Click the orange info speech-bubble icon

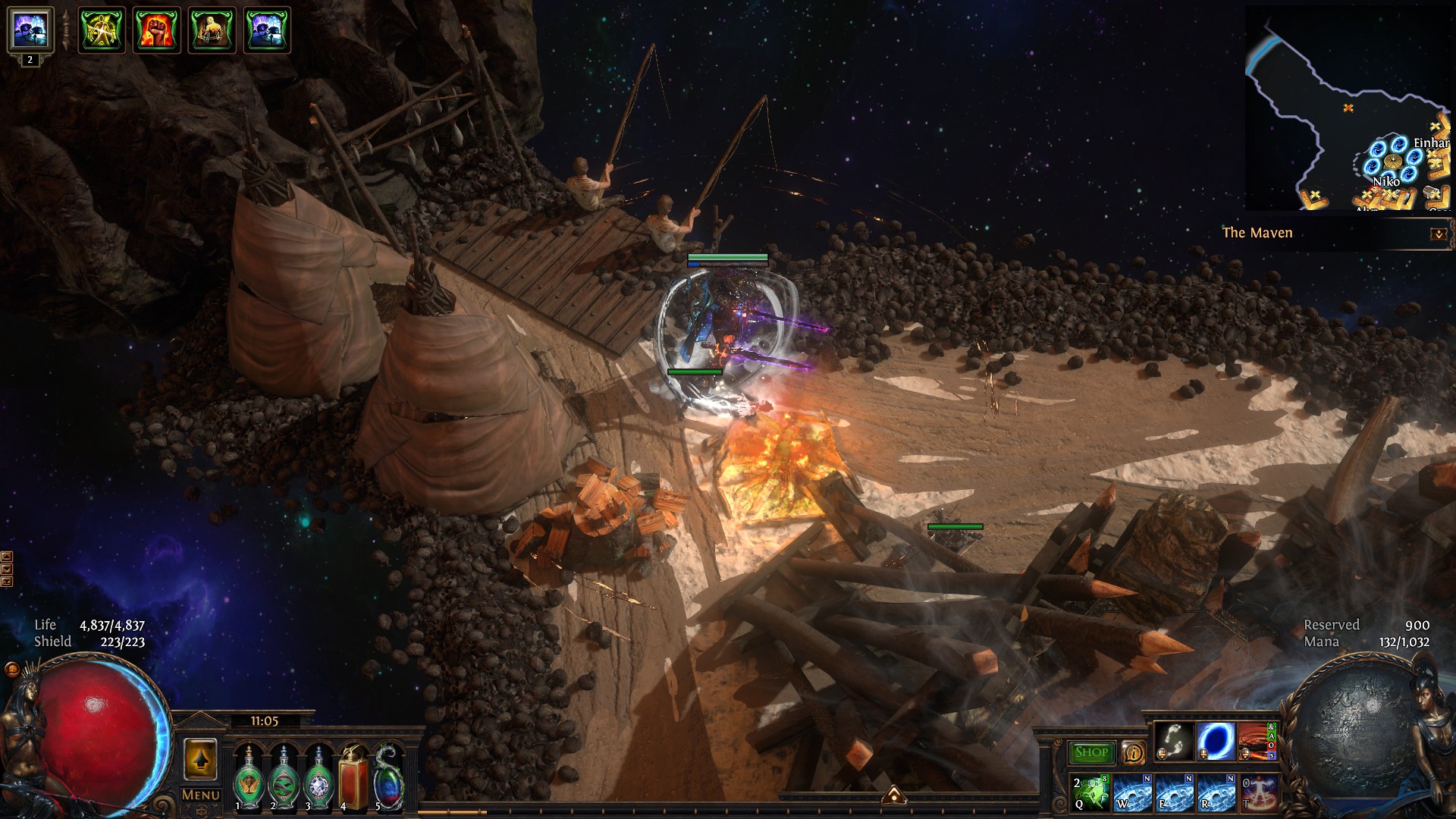1133,752
